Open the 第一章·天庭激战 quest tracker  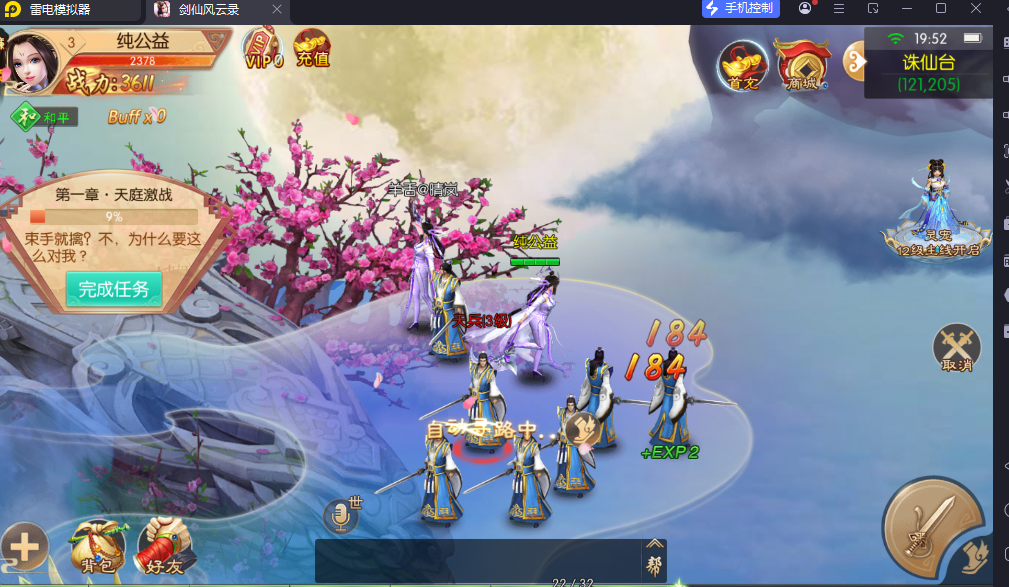tap(112, 217)
